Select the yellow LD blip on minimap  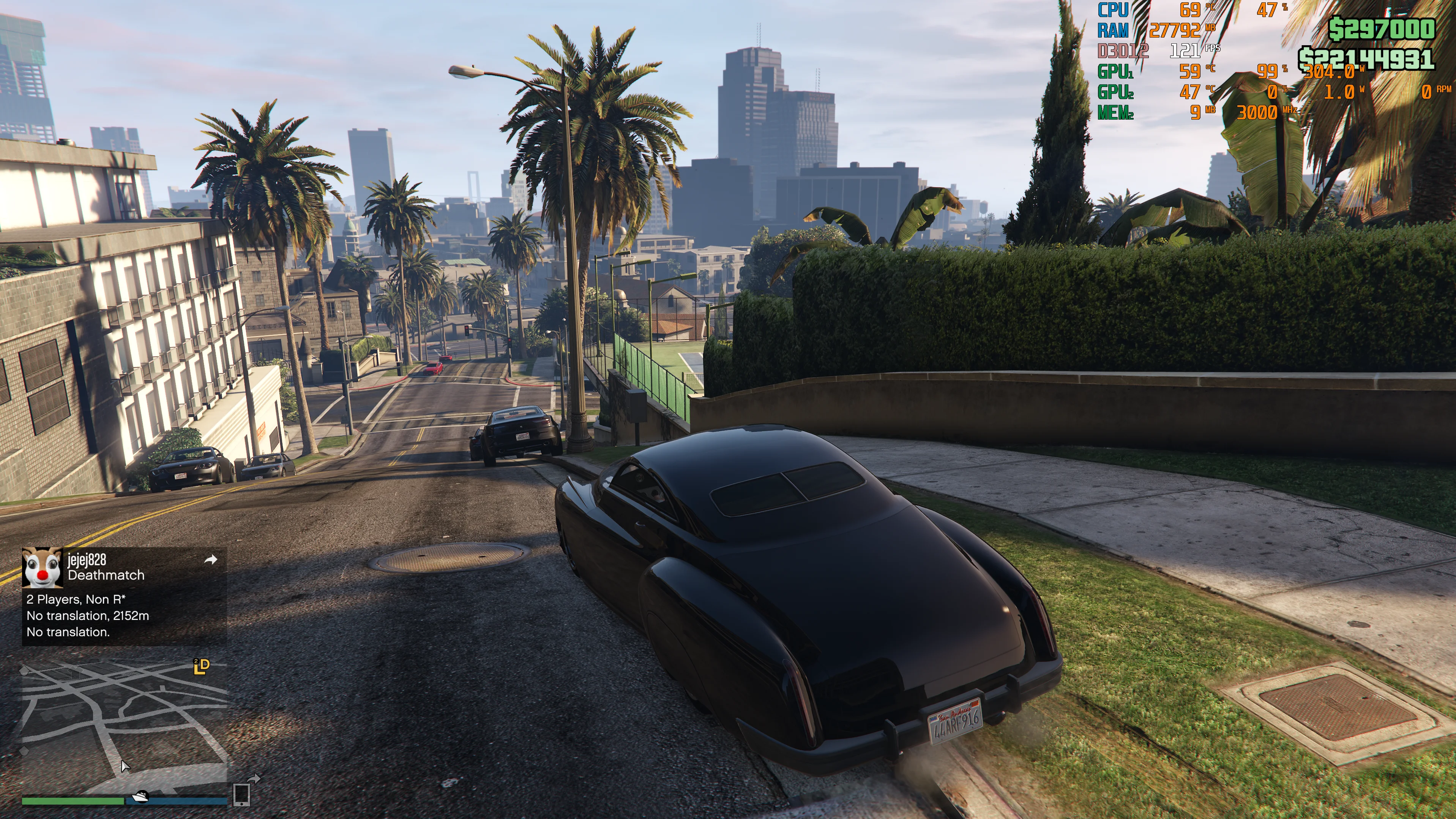201,666
